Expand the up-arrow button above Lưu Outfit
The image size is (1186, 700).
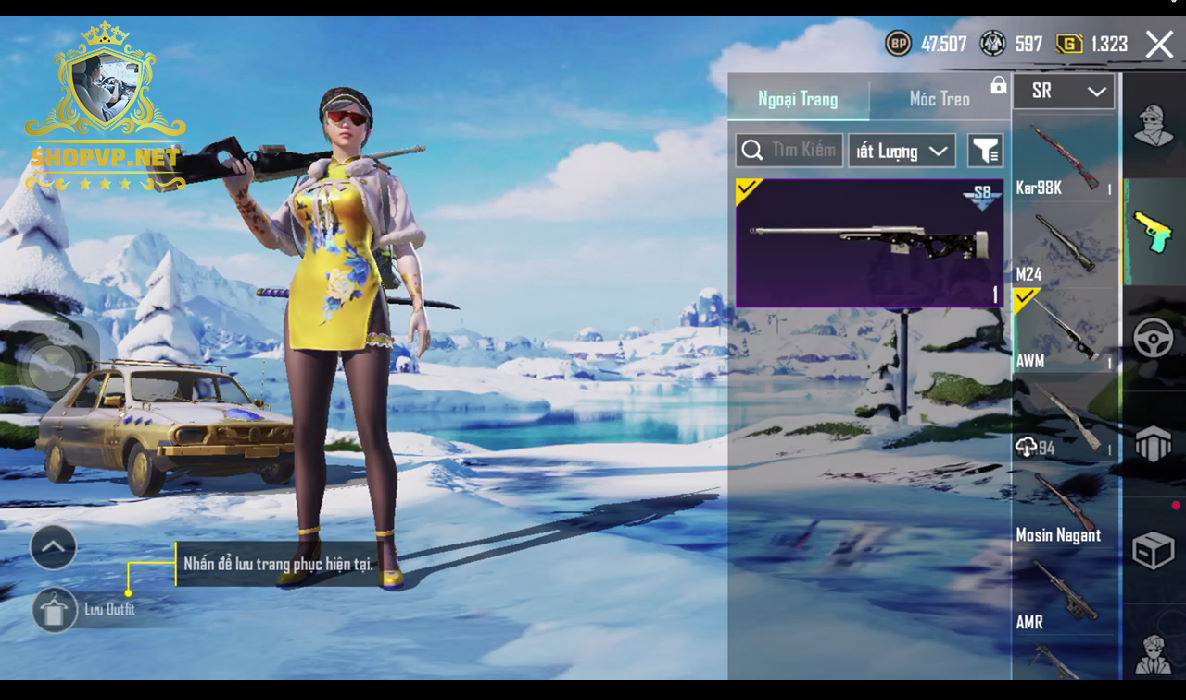pyautogui.click(x=54, y=547)
